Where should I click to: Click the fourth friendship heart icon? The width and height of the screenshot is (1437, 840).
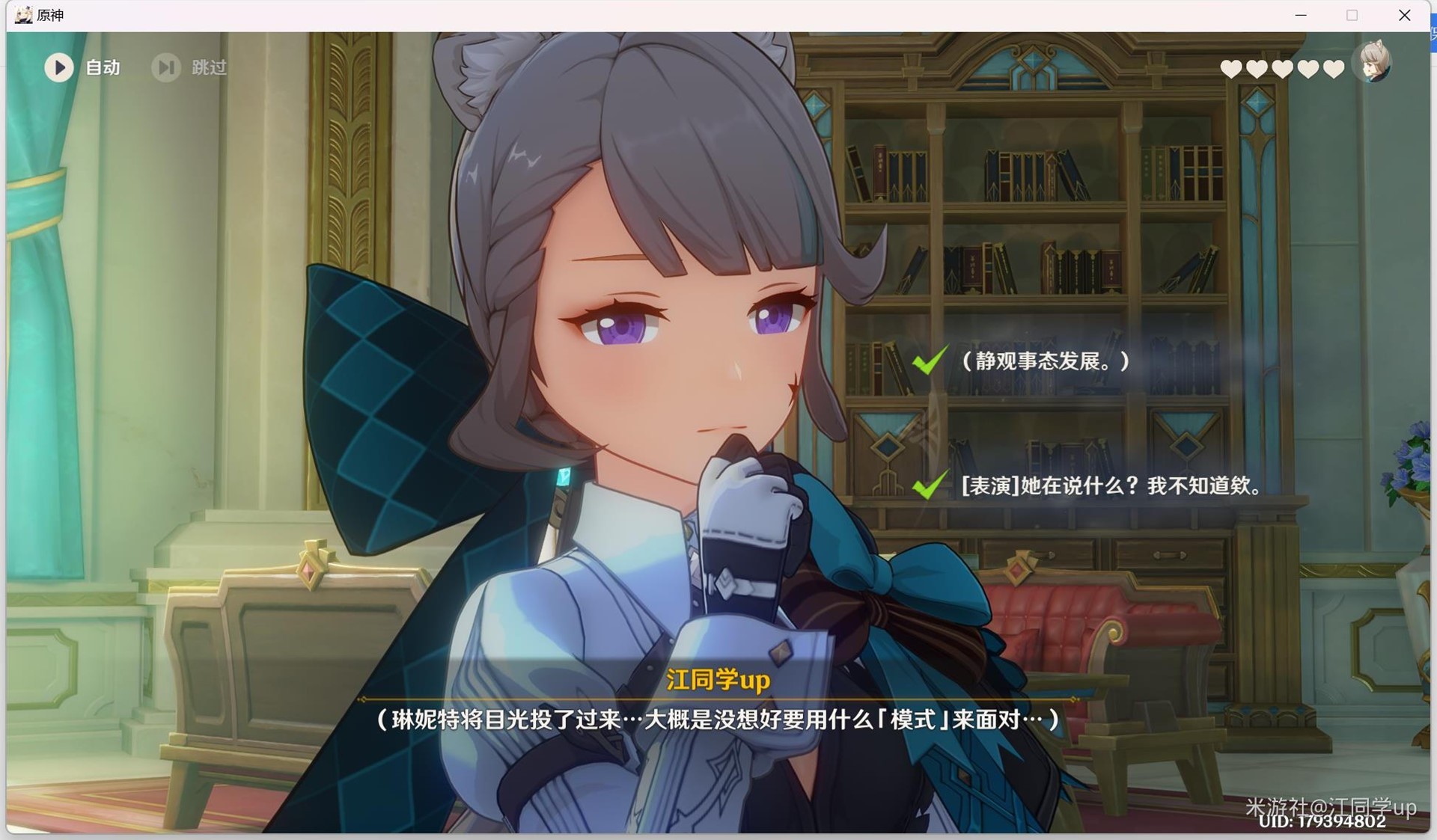[1308, 68]
